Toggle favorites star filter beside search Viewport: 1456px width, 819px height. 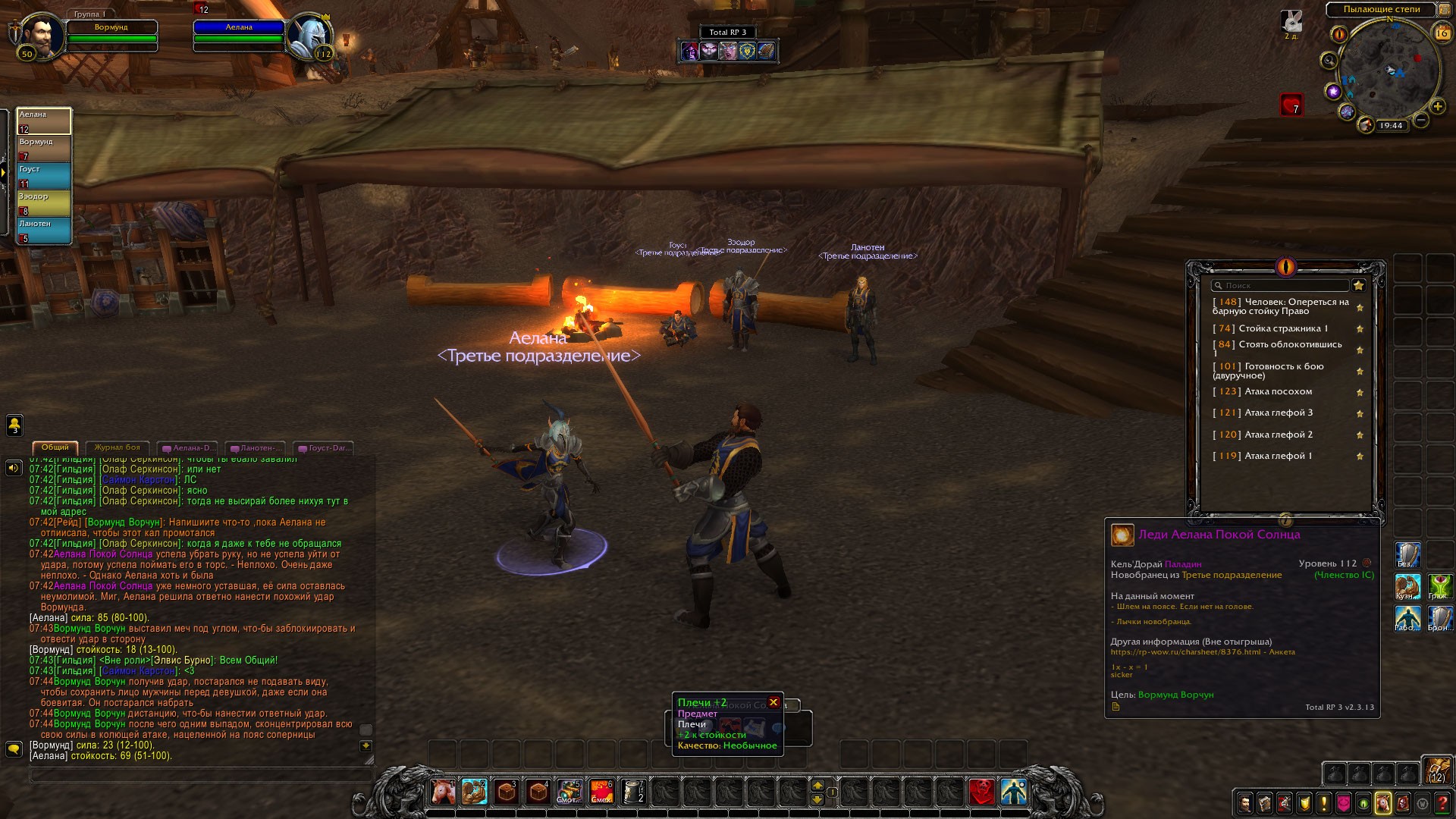coord(1359,286)
